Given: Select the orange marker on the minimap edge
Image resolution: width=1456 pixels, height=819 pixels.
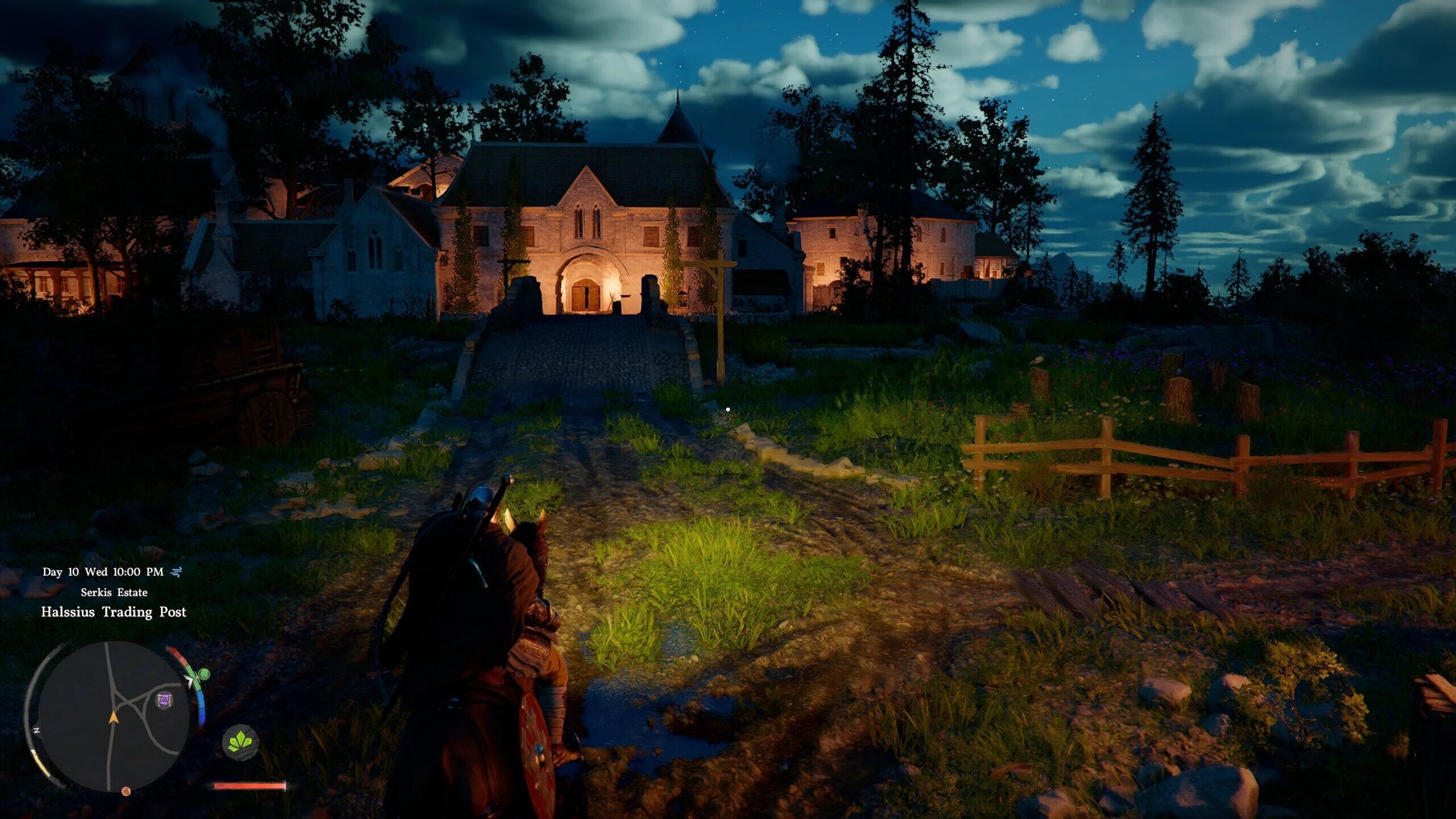Looking at the screenshot, I should pos(126,791).
